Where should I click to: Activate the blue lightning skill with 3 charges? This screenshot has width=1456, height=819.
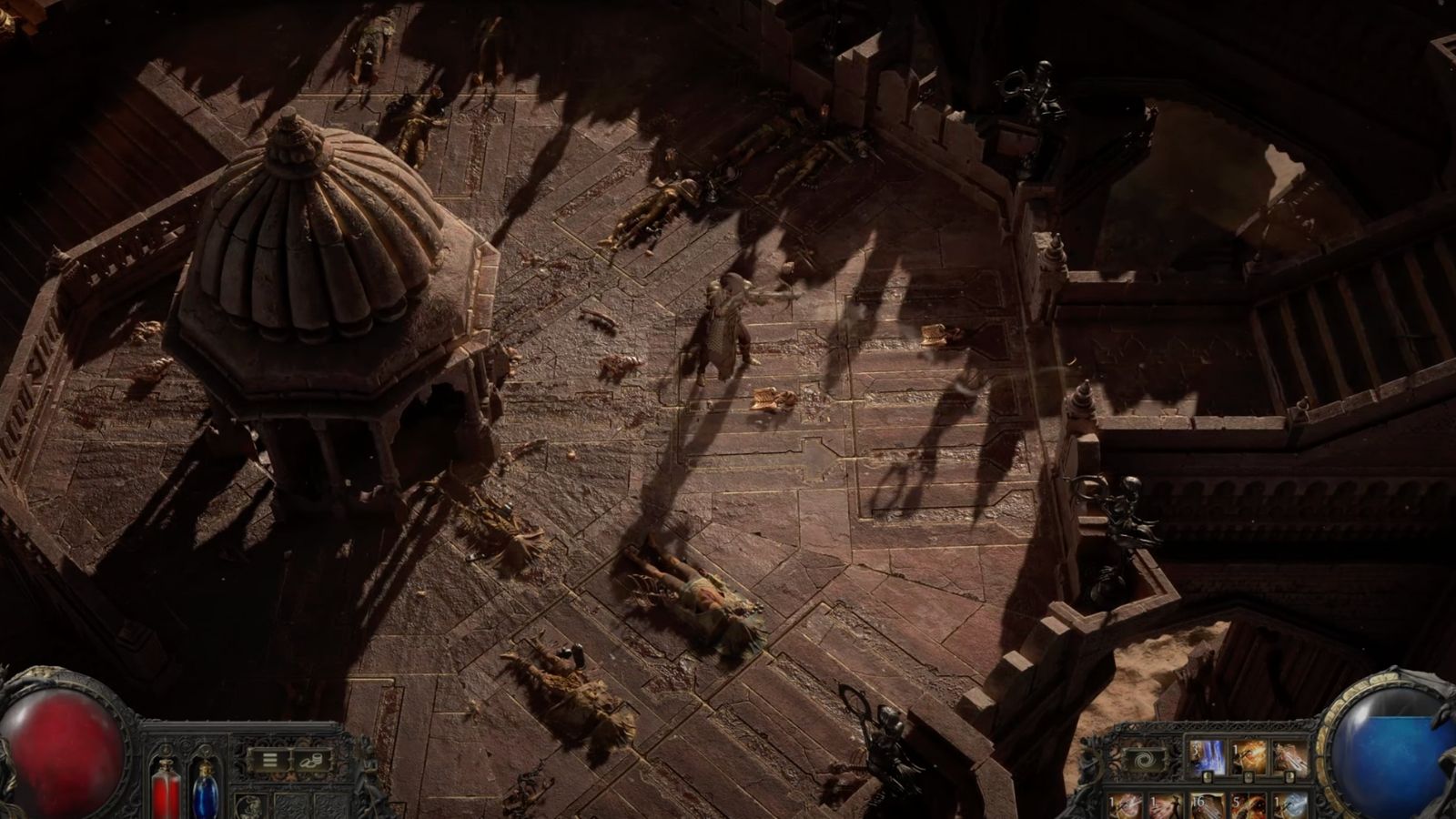[x=1207, y=753]
